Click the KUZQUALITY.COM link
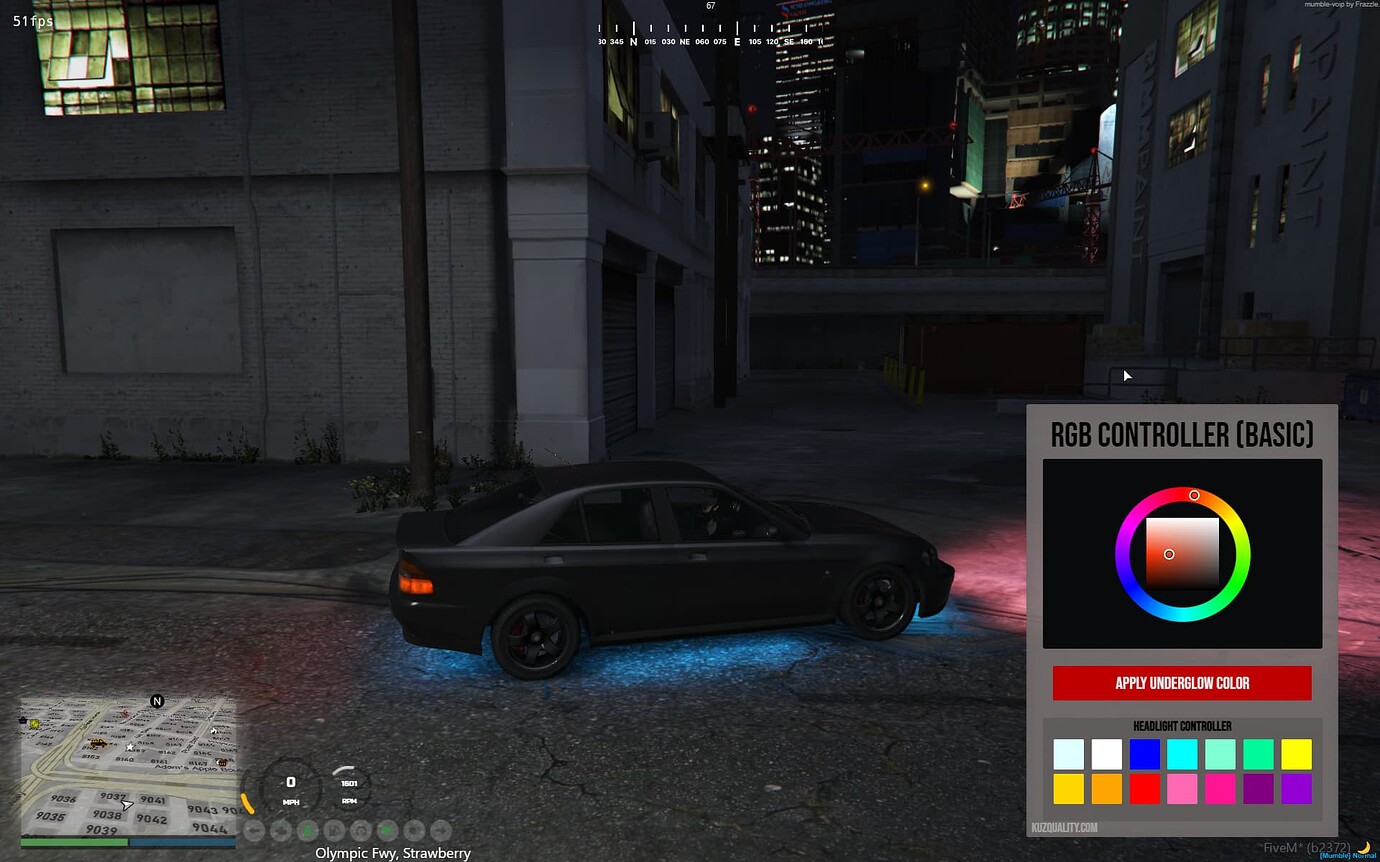1380x862 pixels. [1063, 827]
